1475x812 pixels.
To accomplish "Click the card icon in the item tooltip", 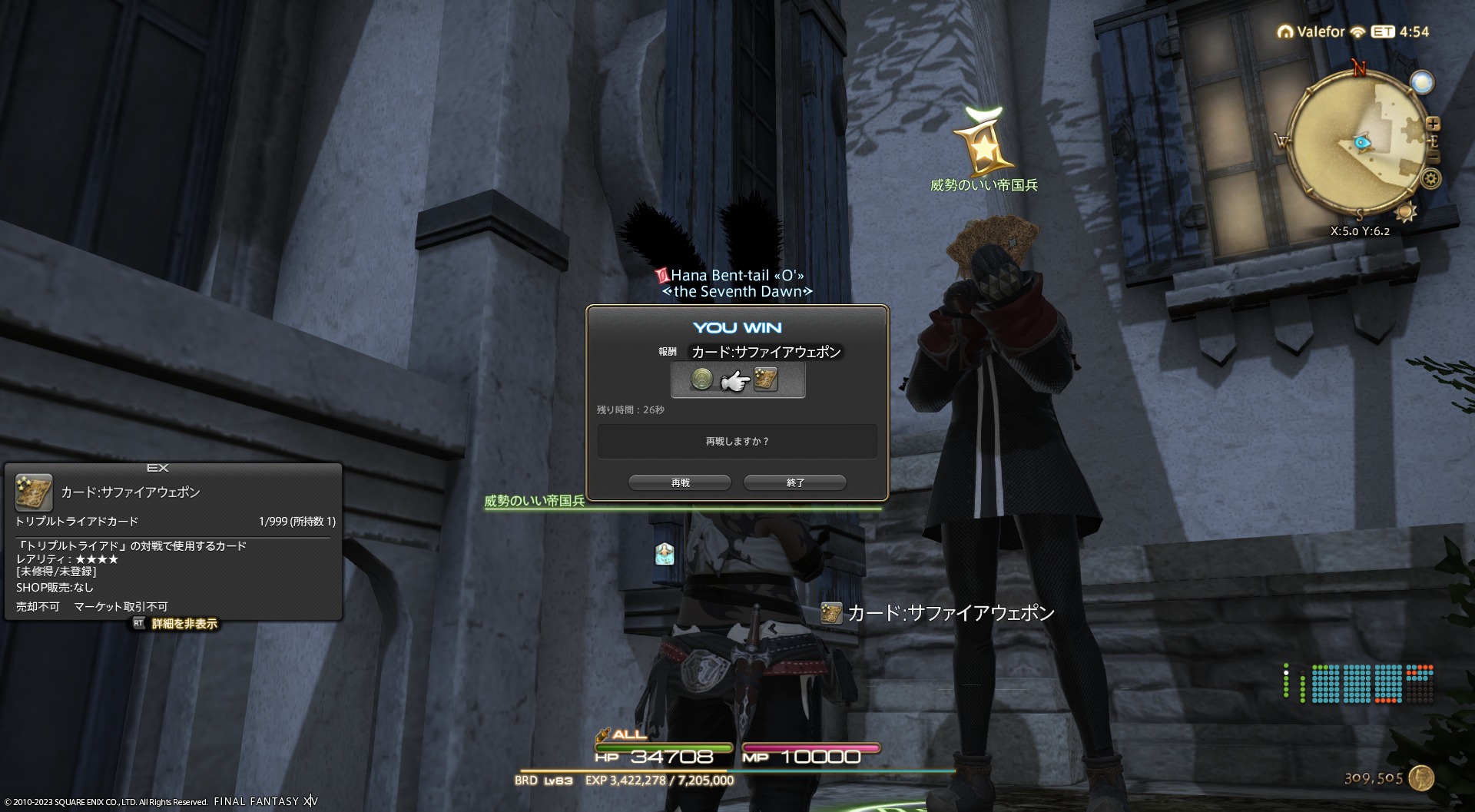I will pos(34,492).
